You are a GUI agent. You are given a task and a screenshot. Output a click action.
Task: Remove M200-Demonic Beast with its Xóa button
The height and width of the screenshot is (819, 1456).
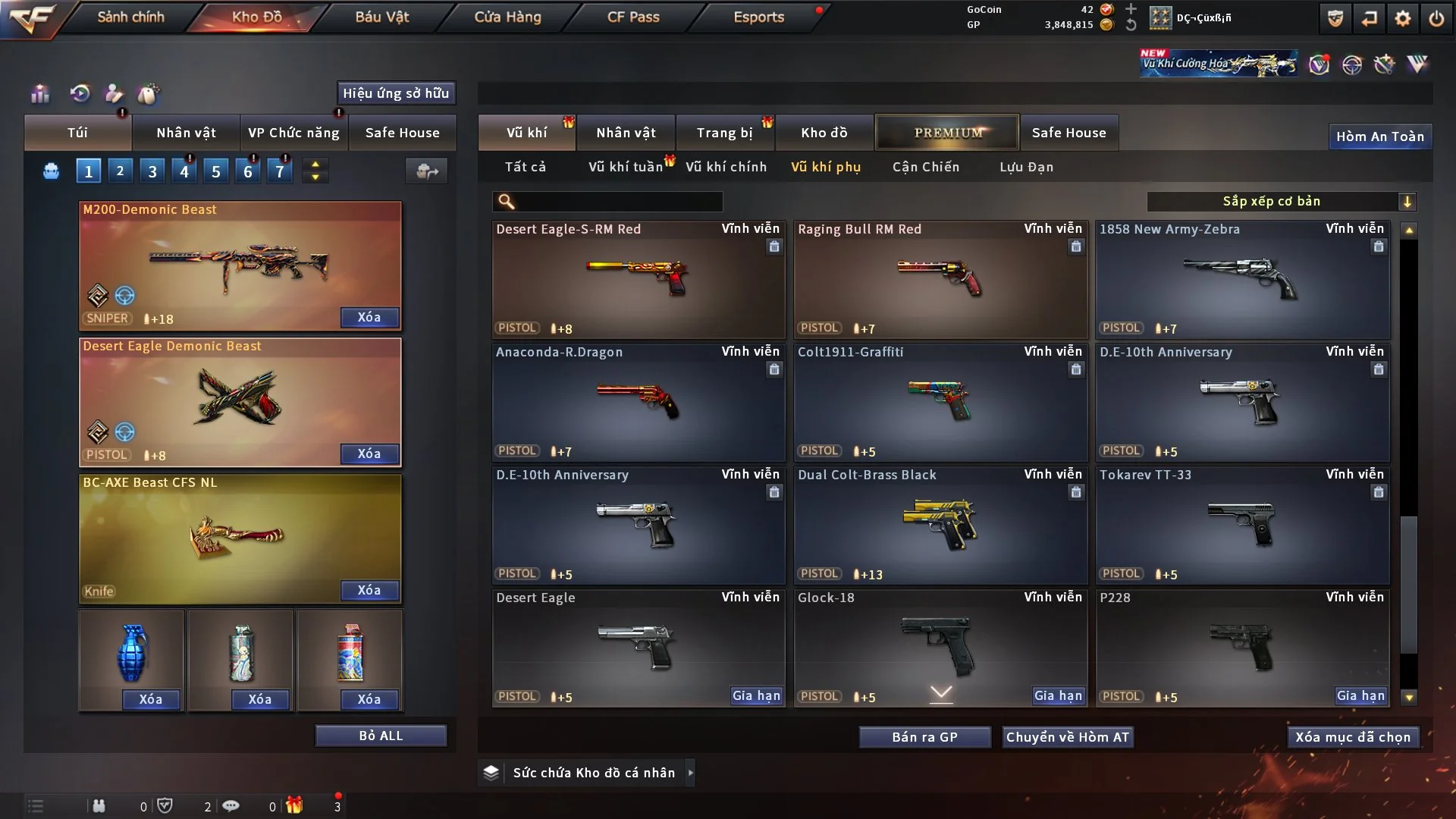tap(369, 317)
